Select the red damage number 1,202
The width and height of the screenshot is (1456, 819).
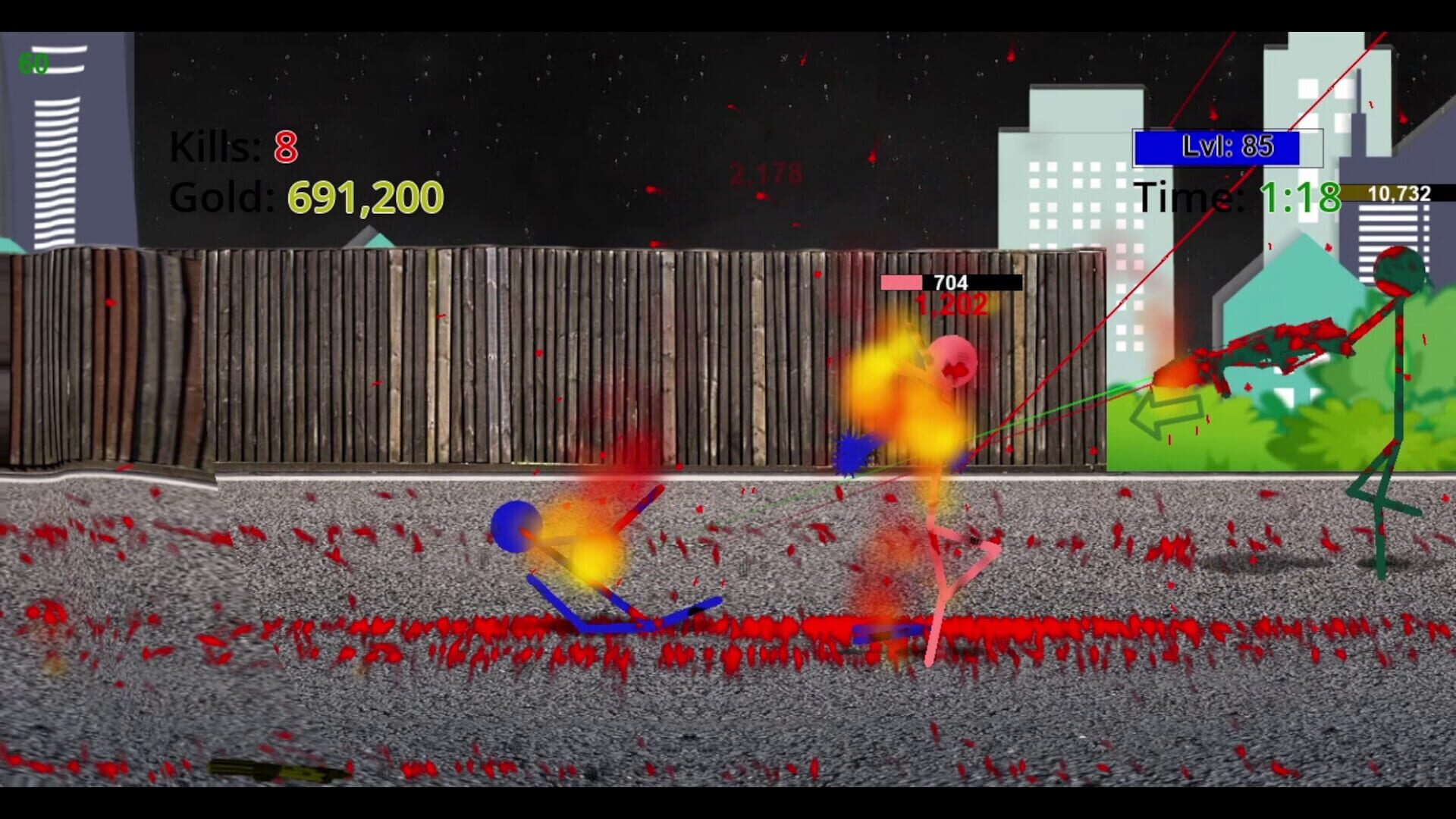pos(948,306)
